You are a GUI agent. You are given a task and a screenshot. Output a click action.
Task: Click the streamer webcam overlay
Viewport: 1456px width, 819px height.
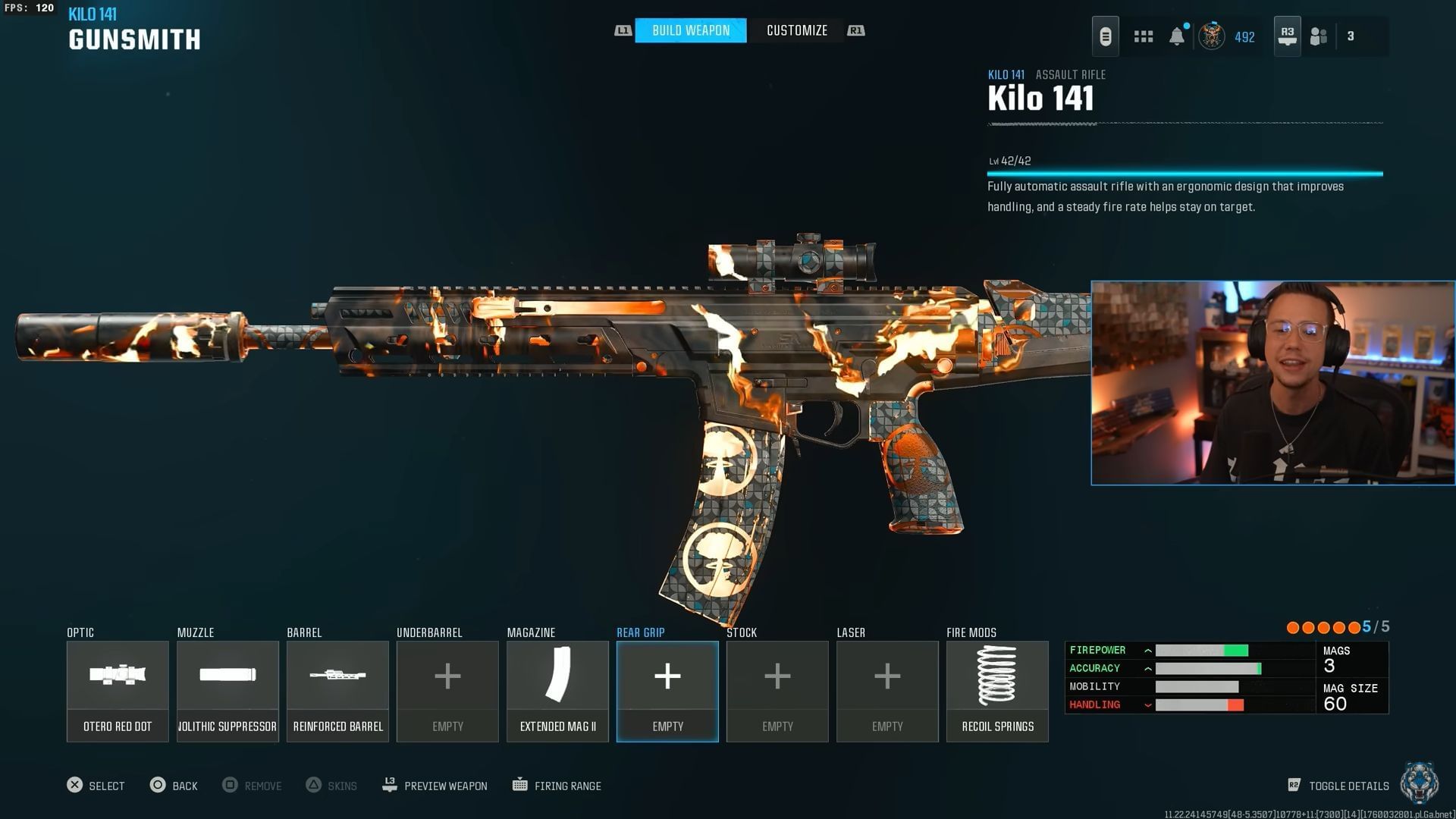point(1272,383)
